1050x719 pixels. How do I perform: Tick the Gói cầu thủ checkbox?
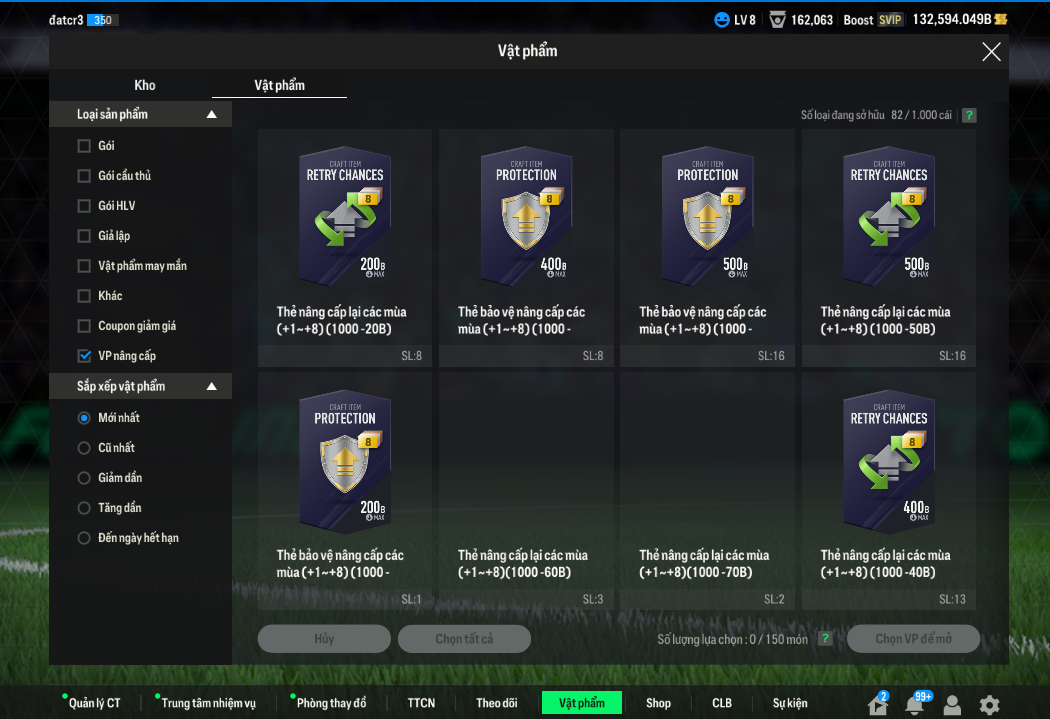tap(84, 176)
